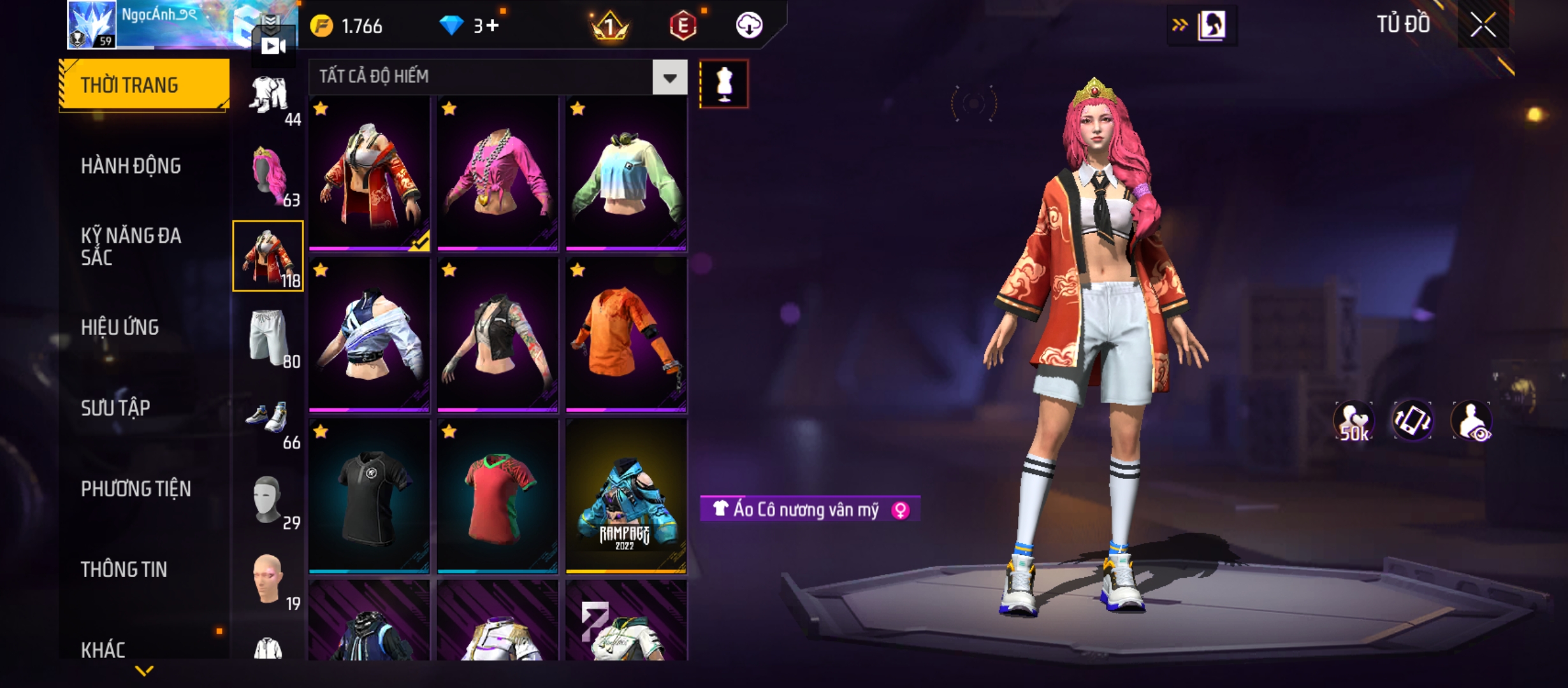
Task: Add diamonds with the plus button
Action: click(x=493, y=25)
